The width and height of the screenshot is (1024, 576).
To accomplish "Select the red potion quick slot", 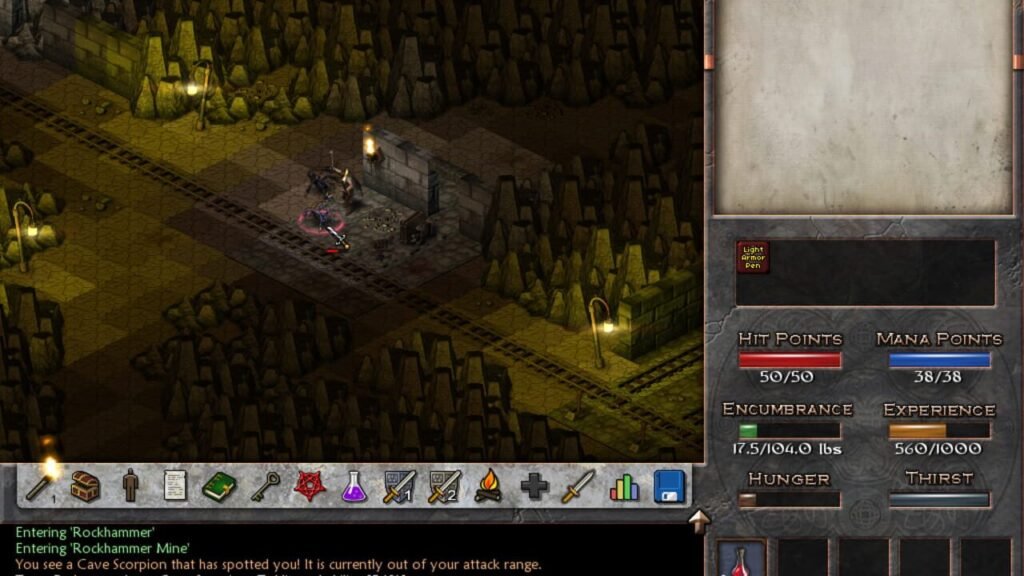I will pyautogui.click(x=742, y=559).
